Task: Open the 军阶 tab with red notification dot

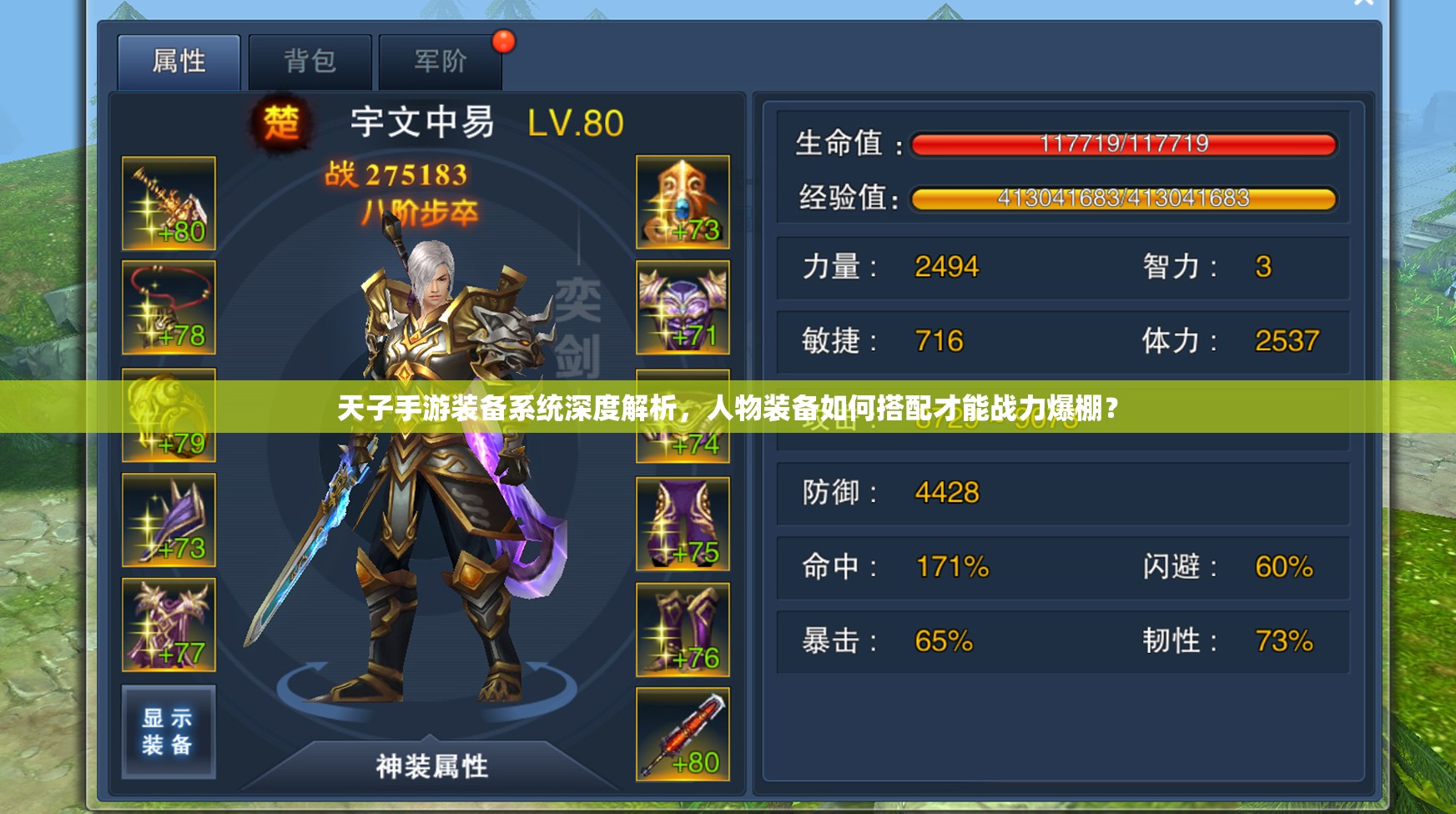Action: point(441,58)
